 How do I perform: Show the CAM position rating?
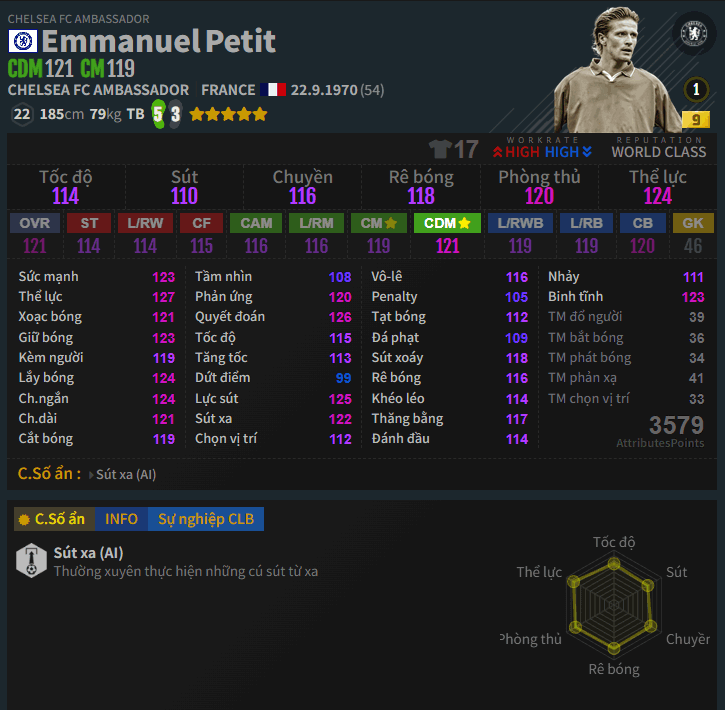256,223
